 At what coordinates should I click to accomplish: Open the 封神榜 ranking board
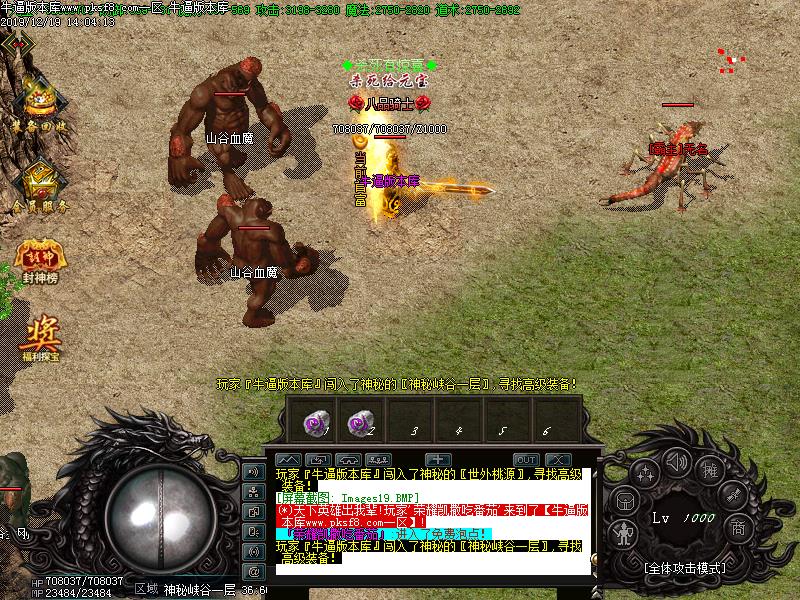point(37,258)
